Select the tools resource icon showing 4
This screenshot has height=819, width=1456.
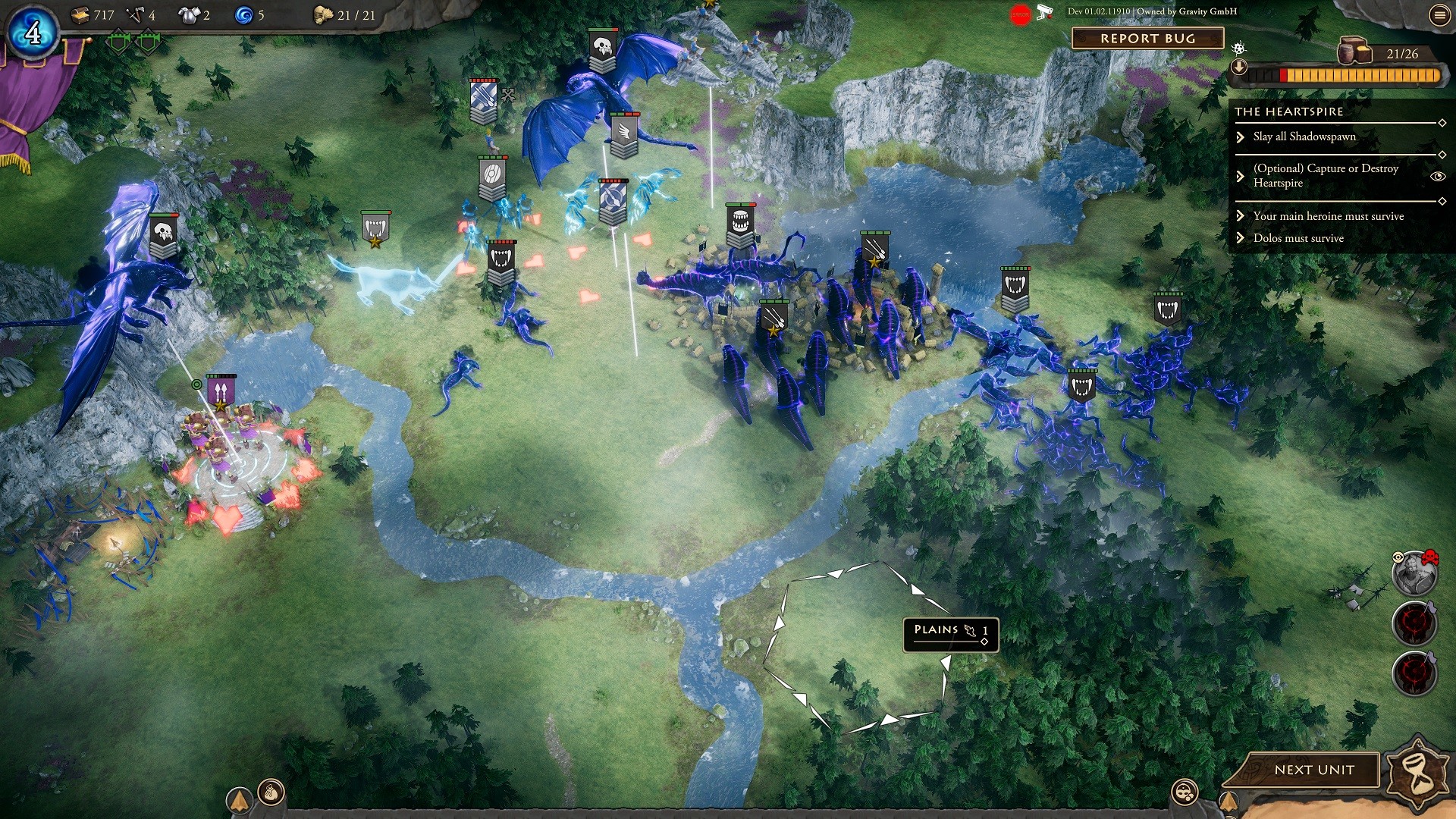click(134, 14)
